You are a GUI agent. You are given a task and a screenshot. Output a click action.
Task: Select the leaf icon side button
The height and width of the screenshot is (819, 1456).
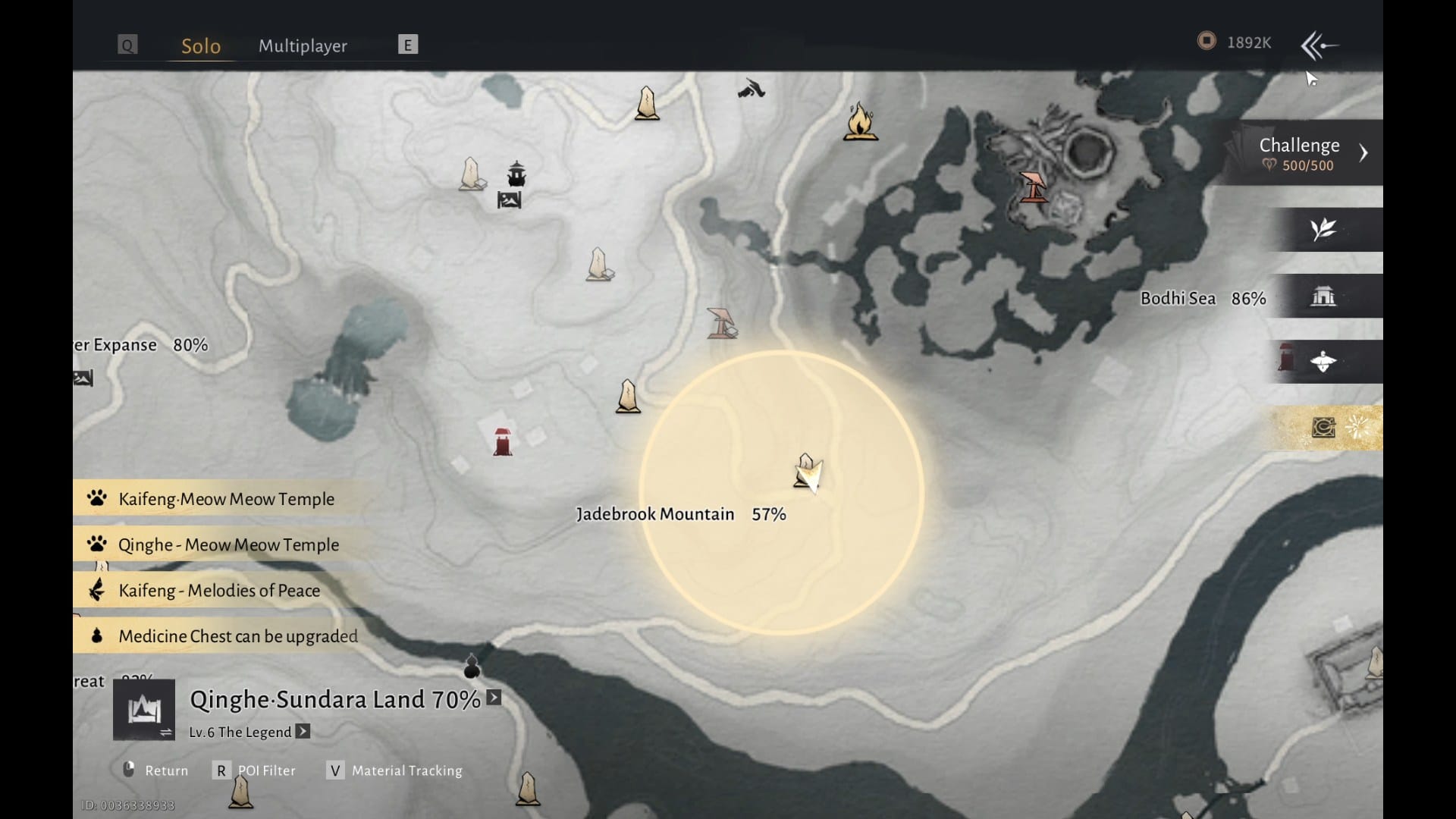coord(1324,229)
